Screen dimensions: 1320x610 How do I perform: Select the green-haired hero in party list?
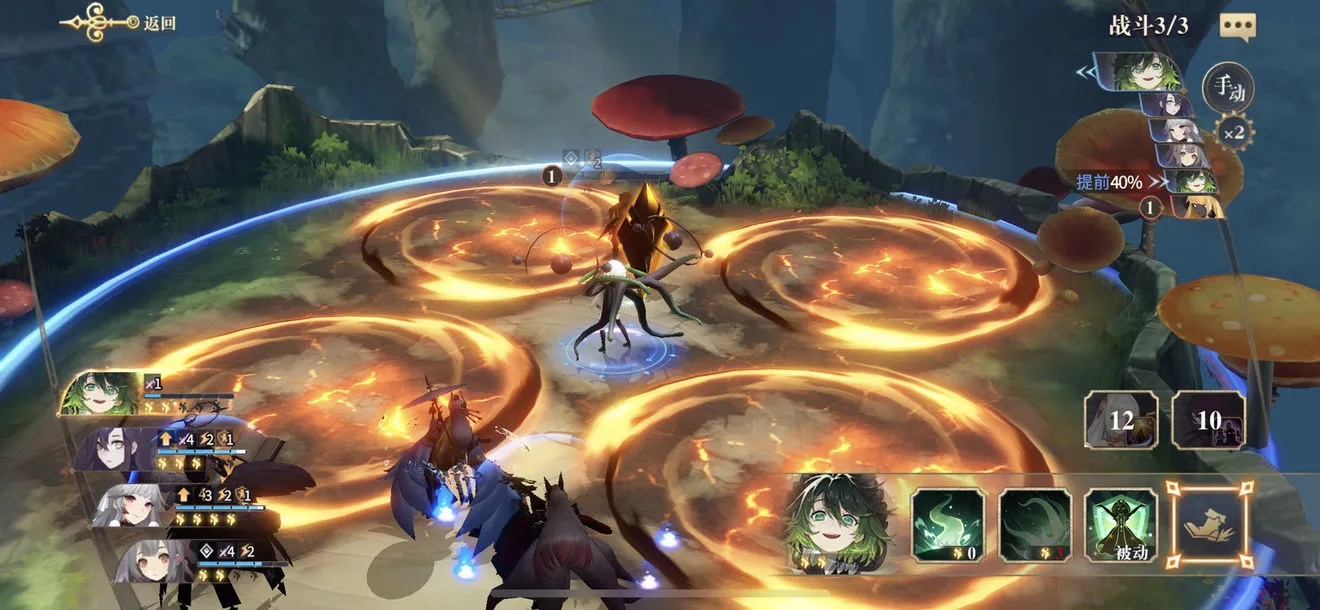[x=102, y=393]
